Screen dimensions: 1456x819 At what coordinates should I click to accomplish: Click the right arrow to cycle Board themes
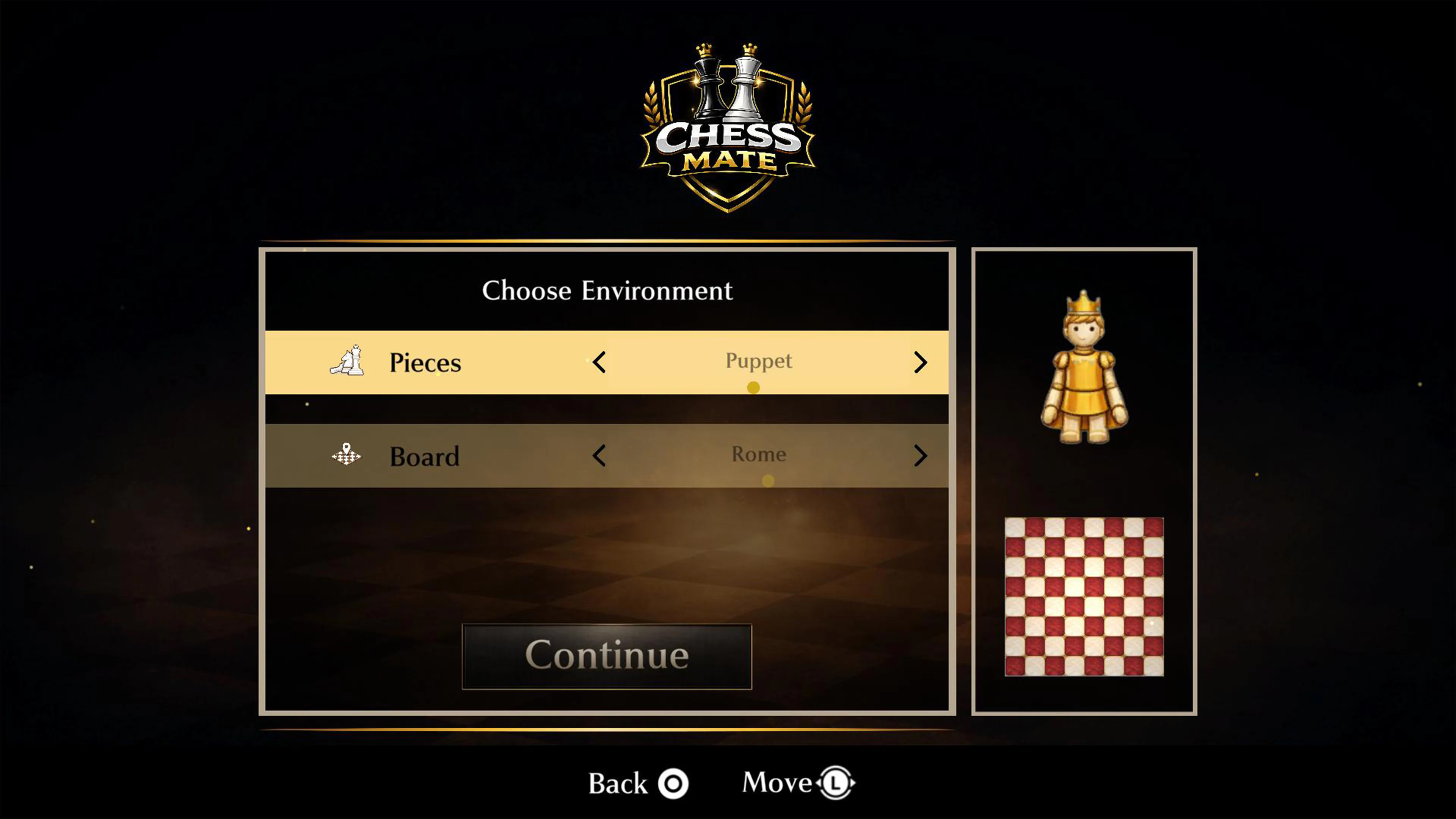(921, 455)
